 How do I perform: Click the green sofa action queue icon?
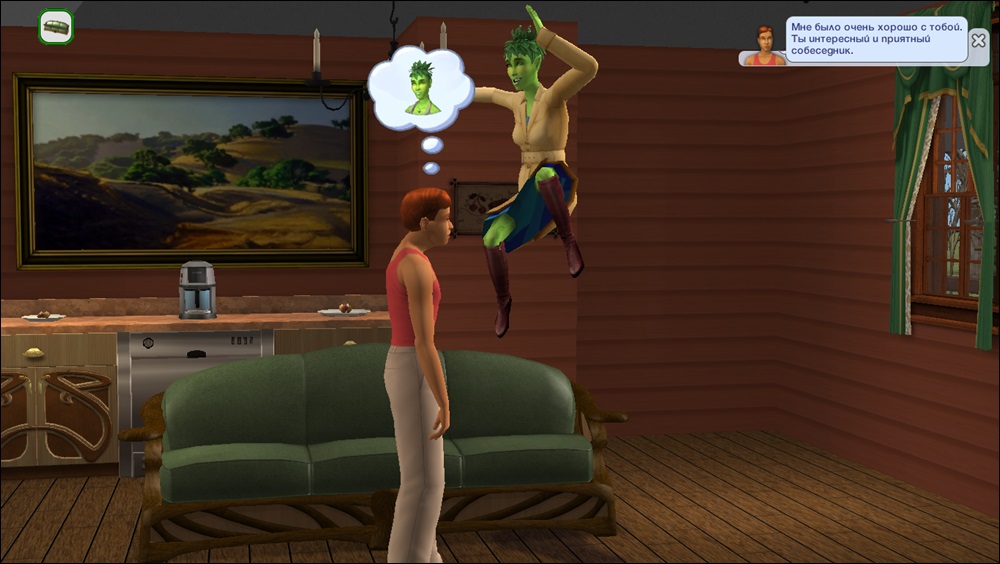55,27
